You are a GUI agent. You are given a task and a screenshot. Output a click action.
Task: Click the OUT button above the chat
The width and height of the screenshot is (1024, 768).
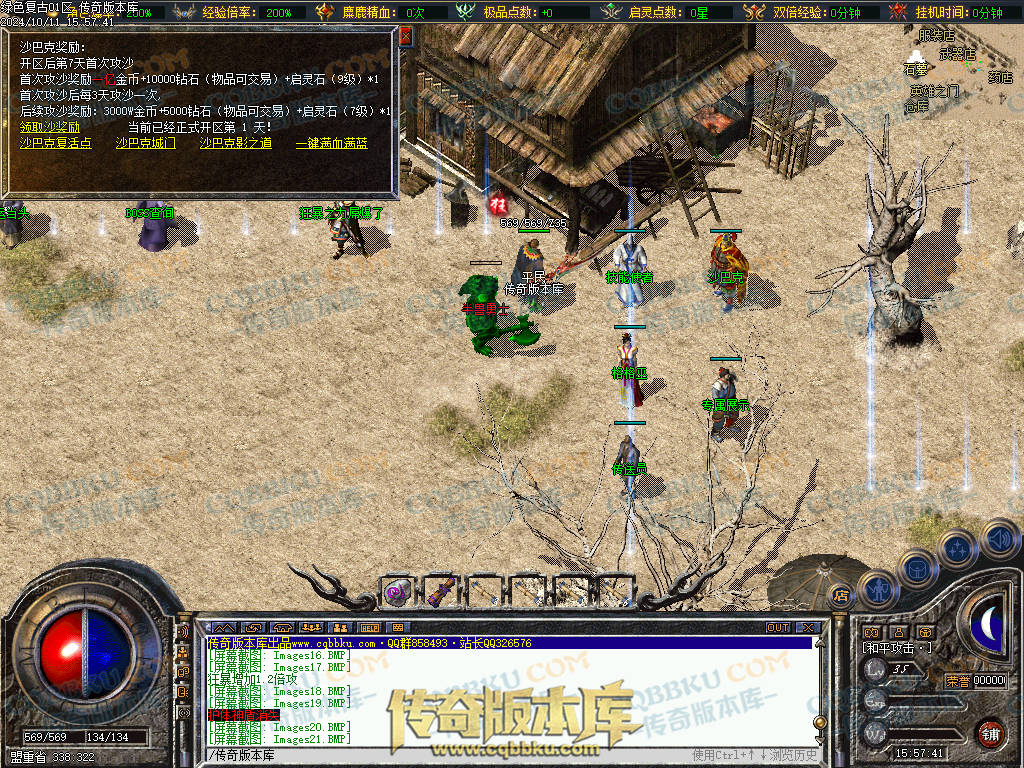click(x=778, y=628)
